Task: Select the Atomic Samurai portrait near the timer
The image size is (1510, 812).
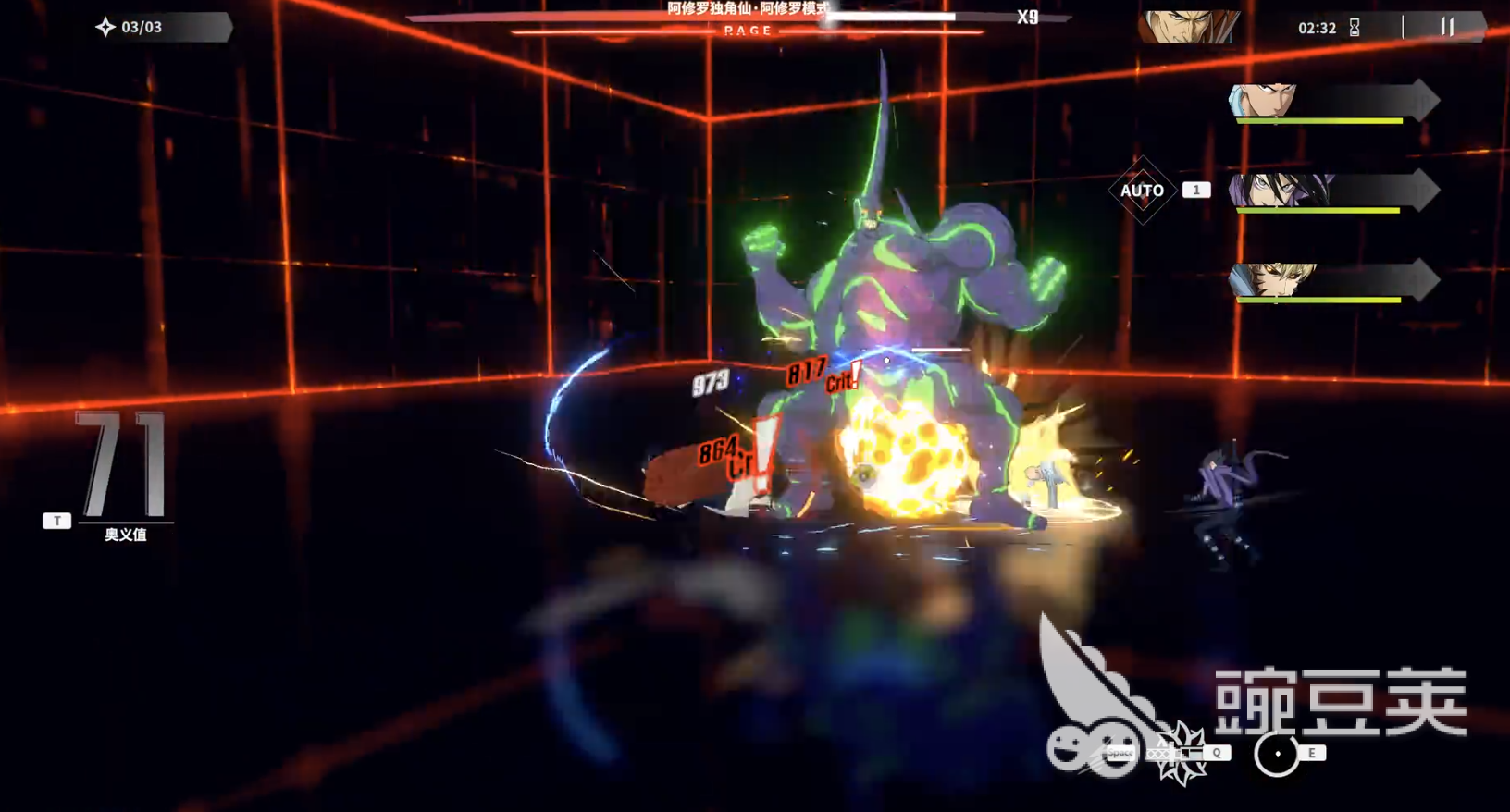Action: click(x=1188, y=28)
